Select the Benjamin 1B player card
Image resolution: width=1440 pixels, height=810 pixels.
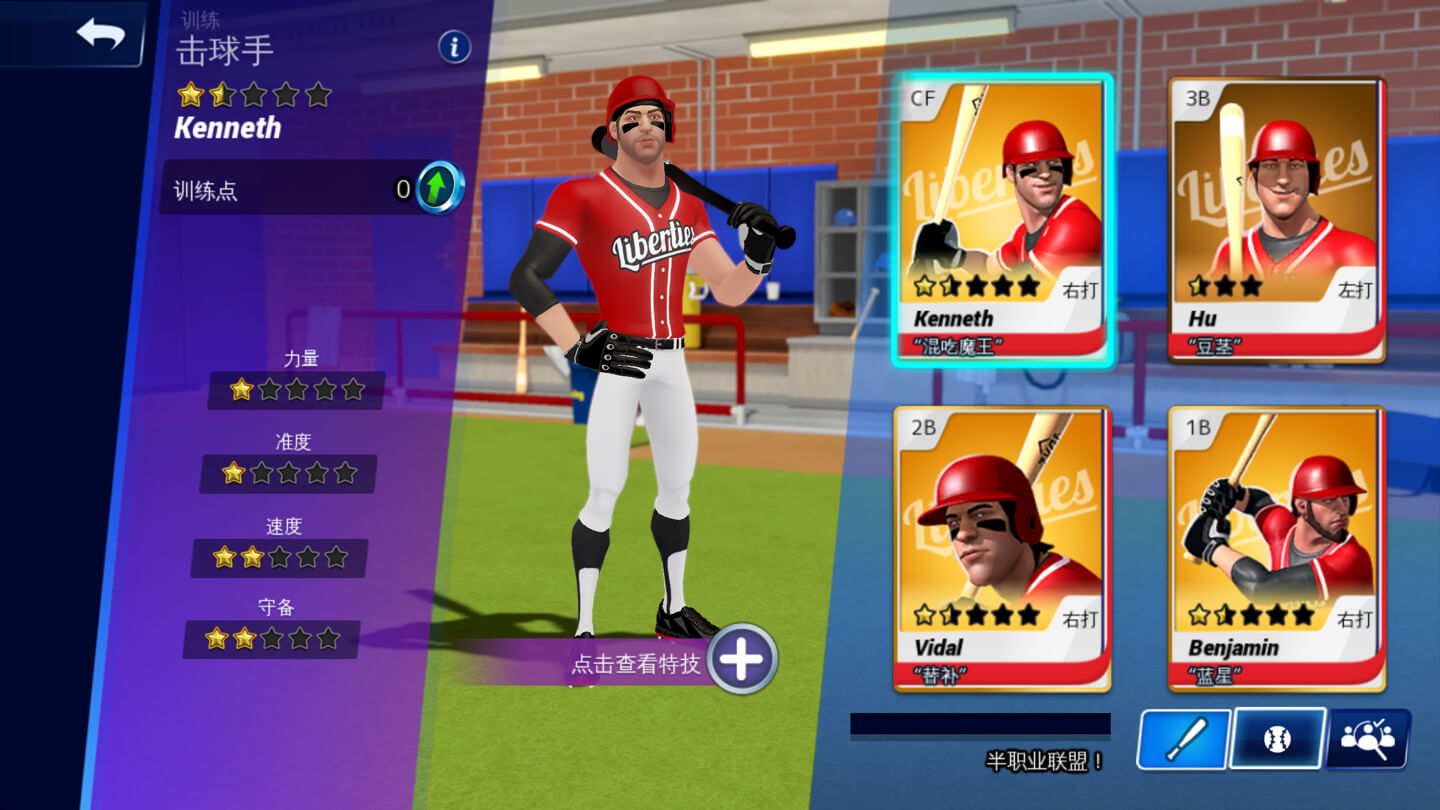[1277, 548]
